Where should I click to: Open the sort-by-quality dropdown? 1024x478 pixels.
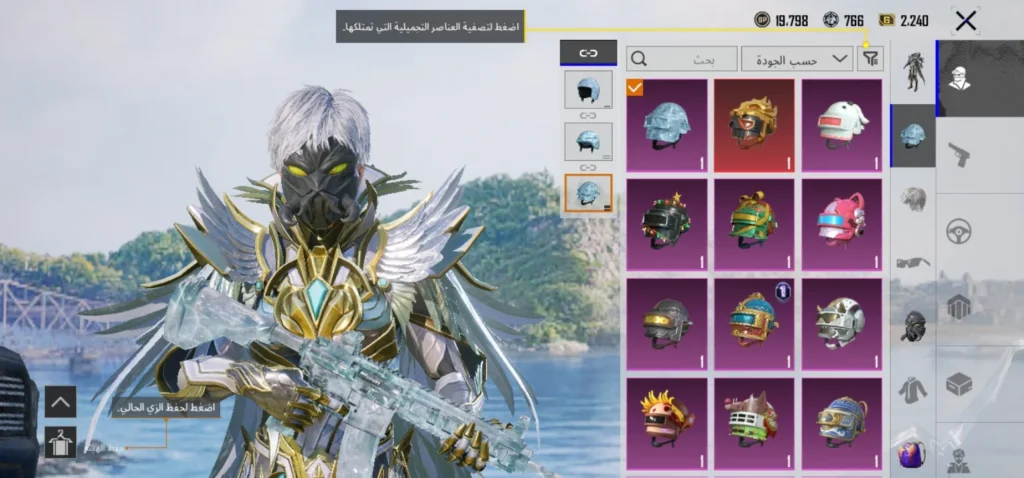coord(797,59)
